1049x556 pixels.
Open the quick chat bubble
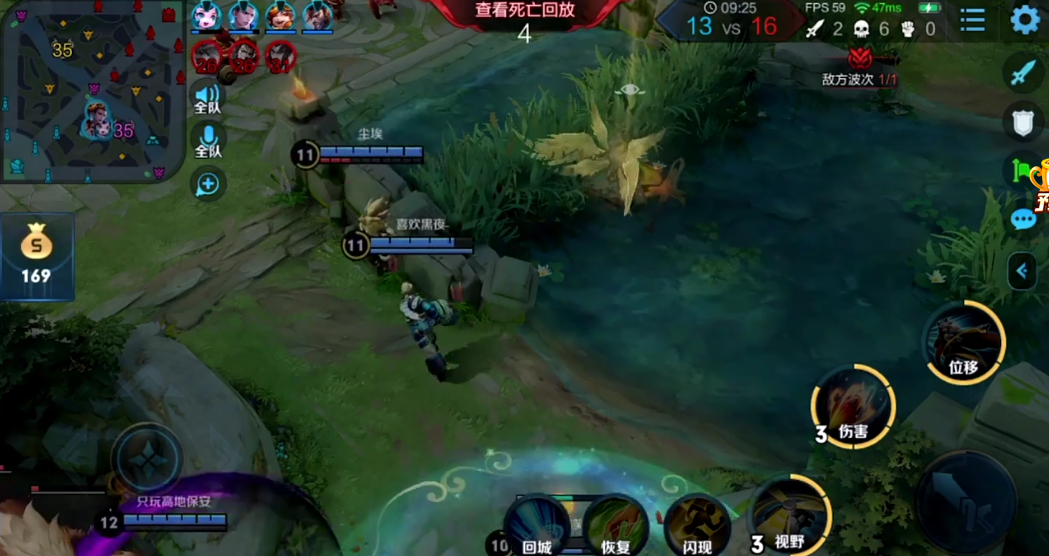1022,219
